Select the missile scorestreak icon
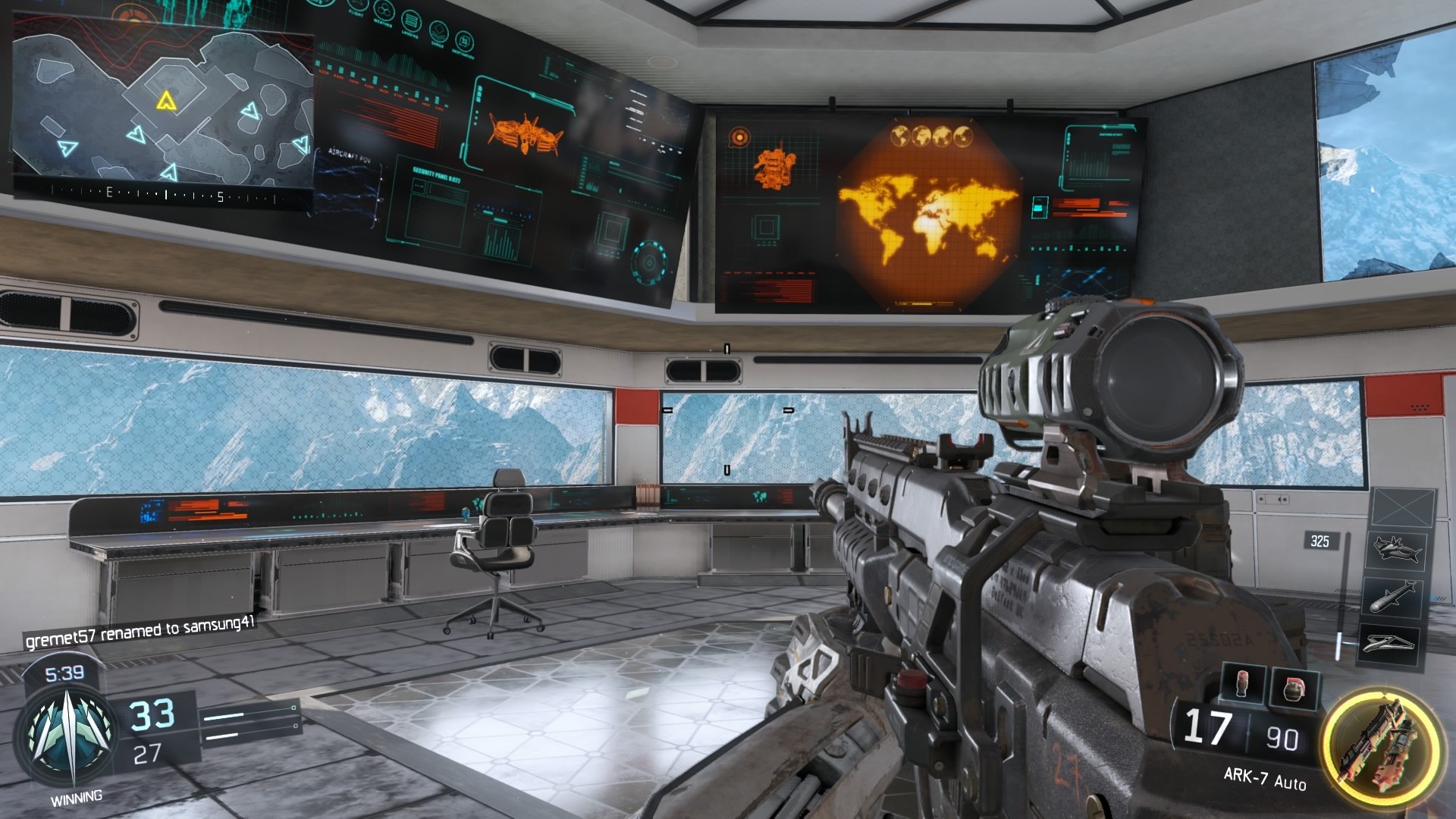 point(1395,597)
